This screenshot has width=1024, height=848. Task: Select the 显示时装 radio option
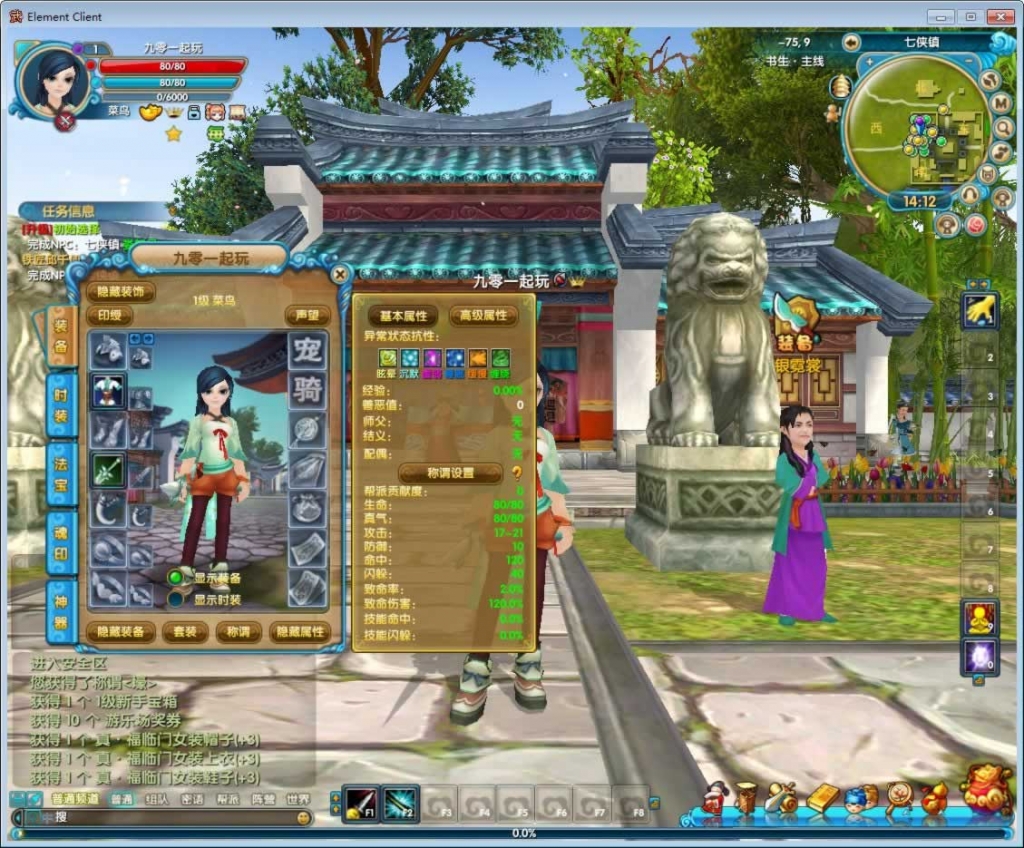pyautogui.click(x=176, y=599)
